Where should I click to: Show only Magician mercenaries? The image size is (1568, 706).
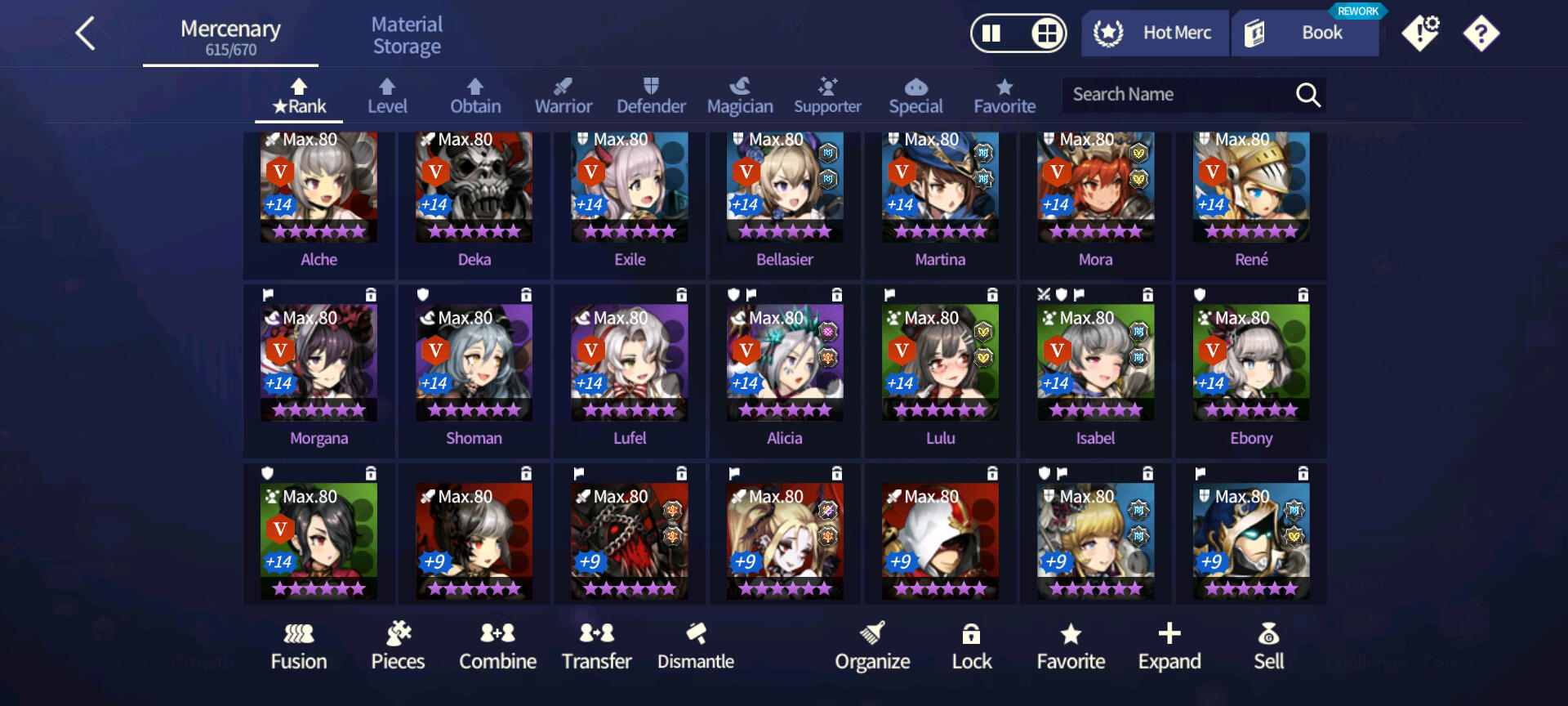coord(739,96)
